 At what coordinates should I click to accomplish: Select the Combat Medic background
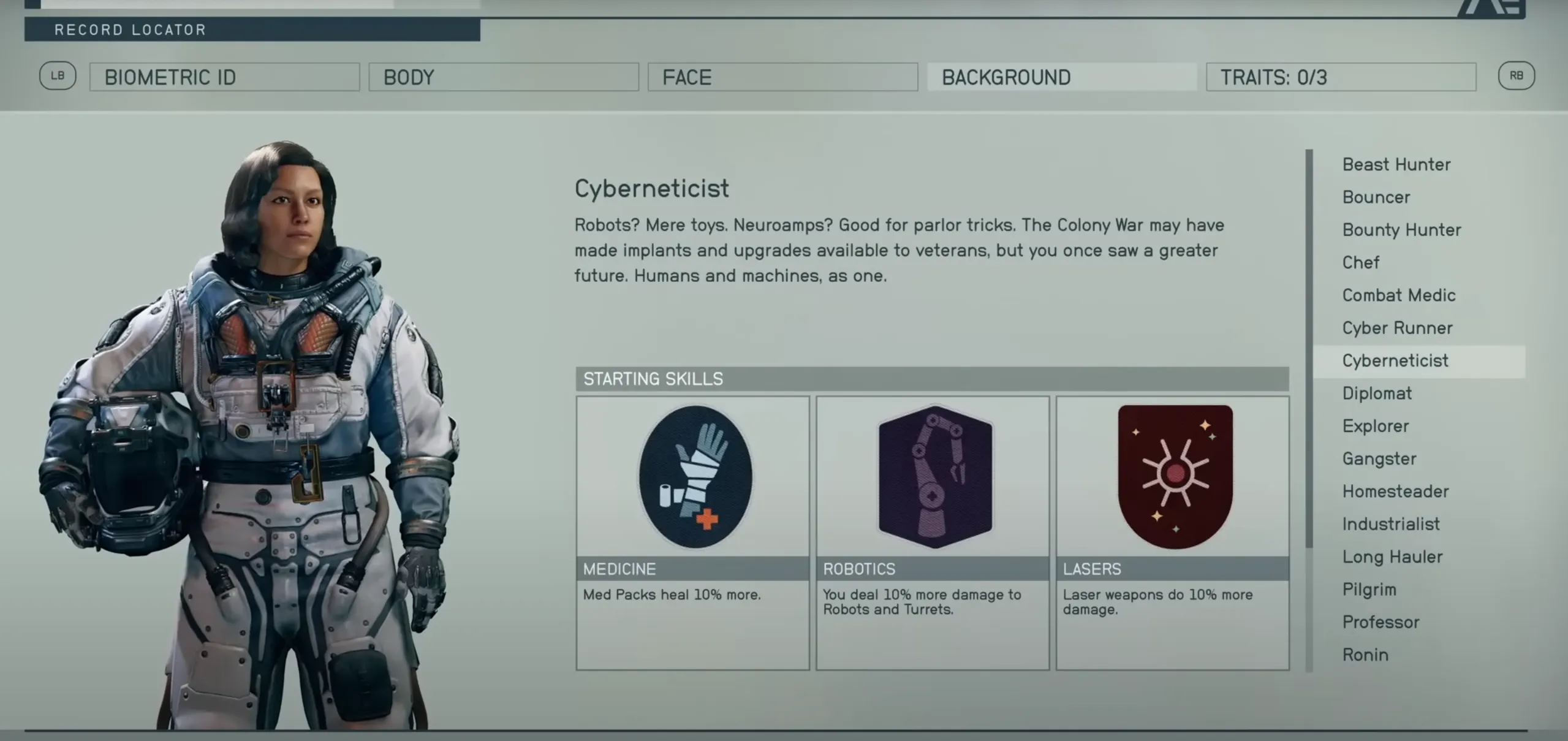tap(1399, 295)
